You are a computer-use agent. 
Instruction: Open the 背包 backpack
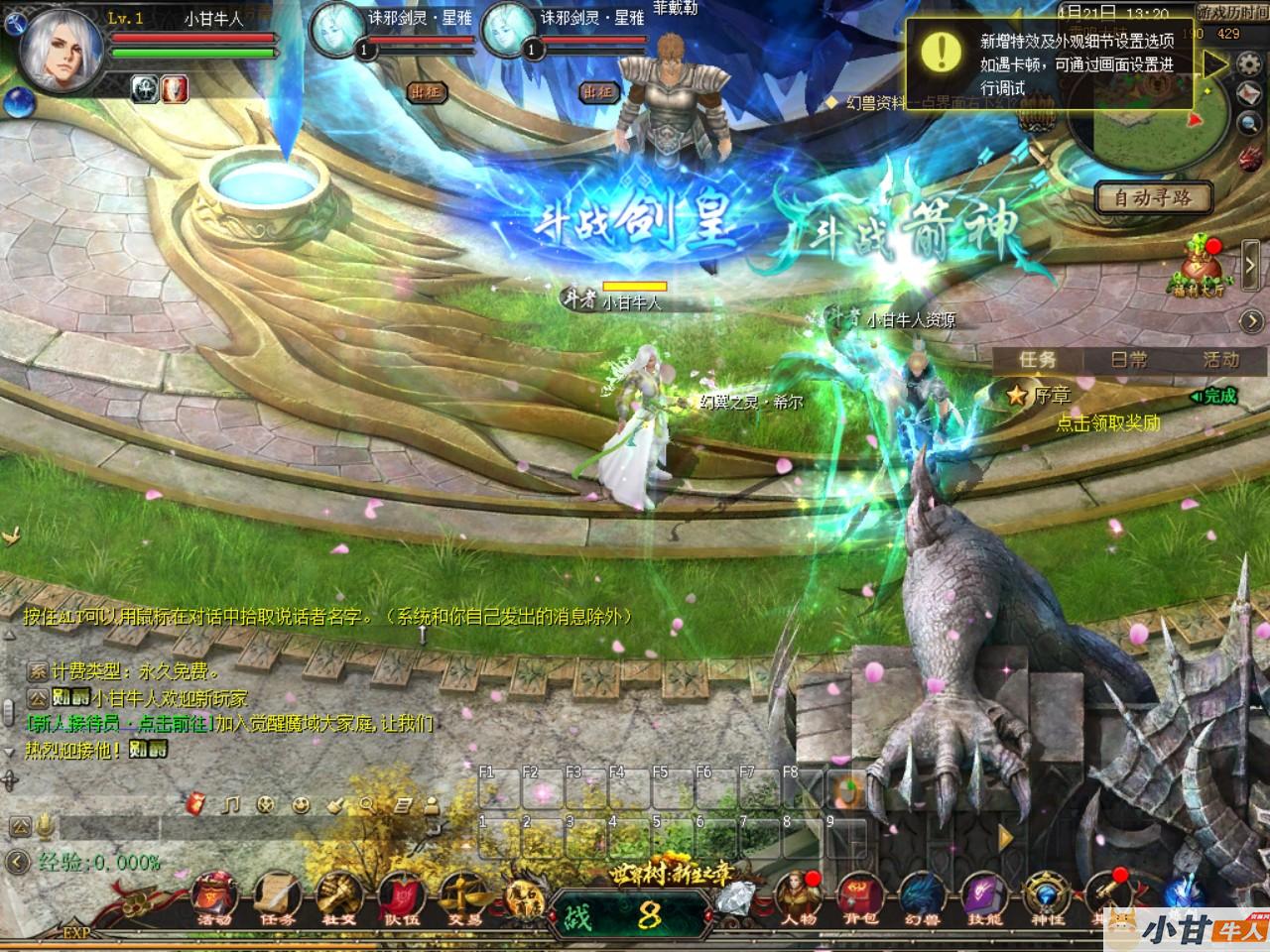click(x=860, y=897)
